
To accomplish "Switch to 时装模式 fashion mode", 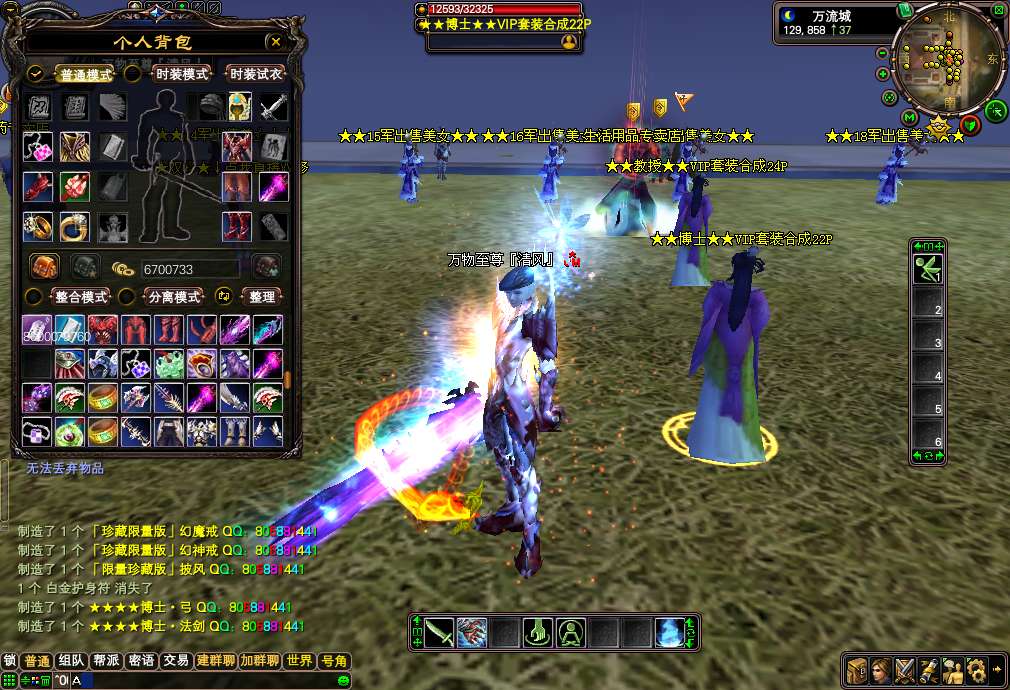I will (181, 74).
